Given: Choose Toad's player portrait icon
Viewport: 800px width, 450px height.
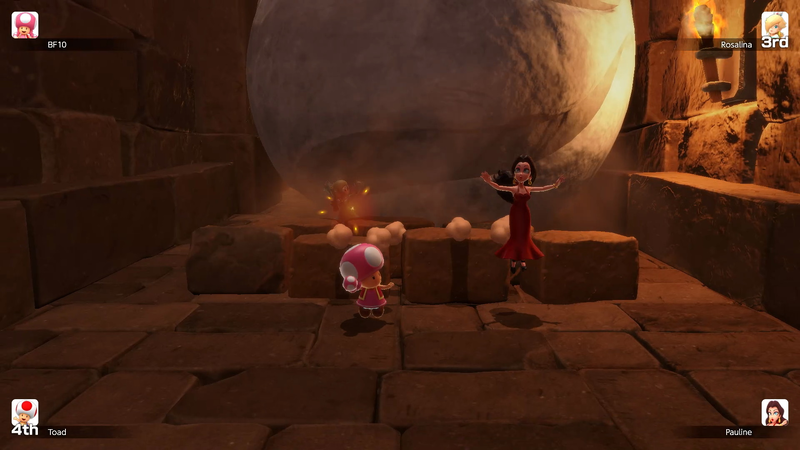Looking at the screenshot, I should (x=25, y=412).
